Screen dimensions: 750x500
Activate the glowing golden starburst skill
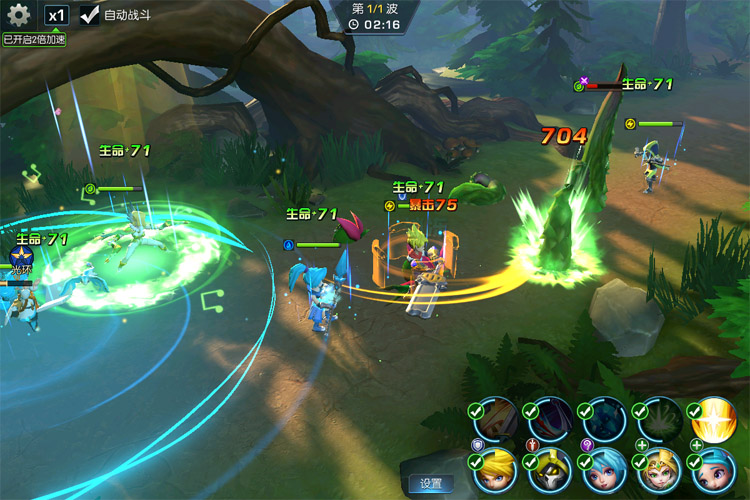[x=711, y=419]
